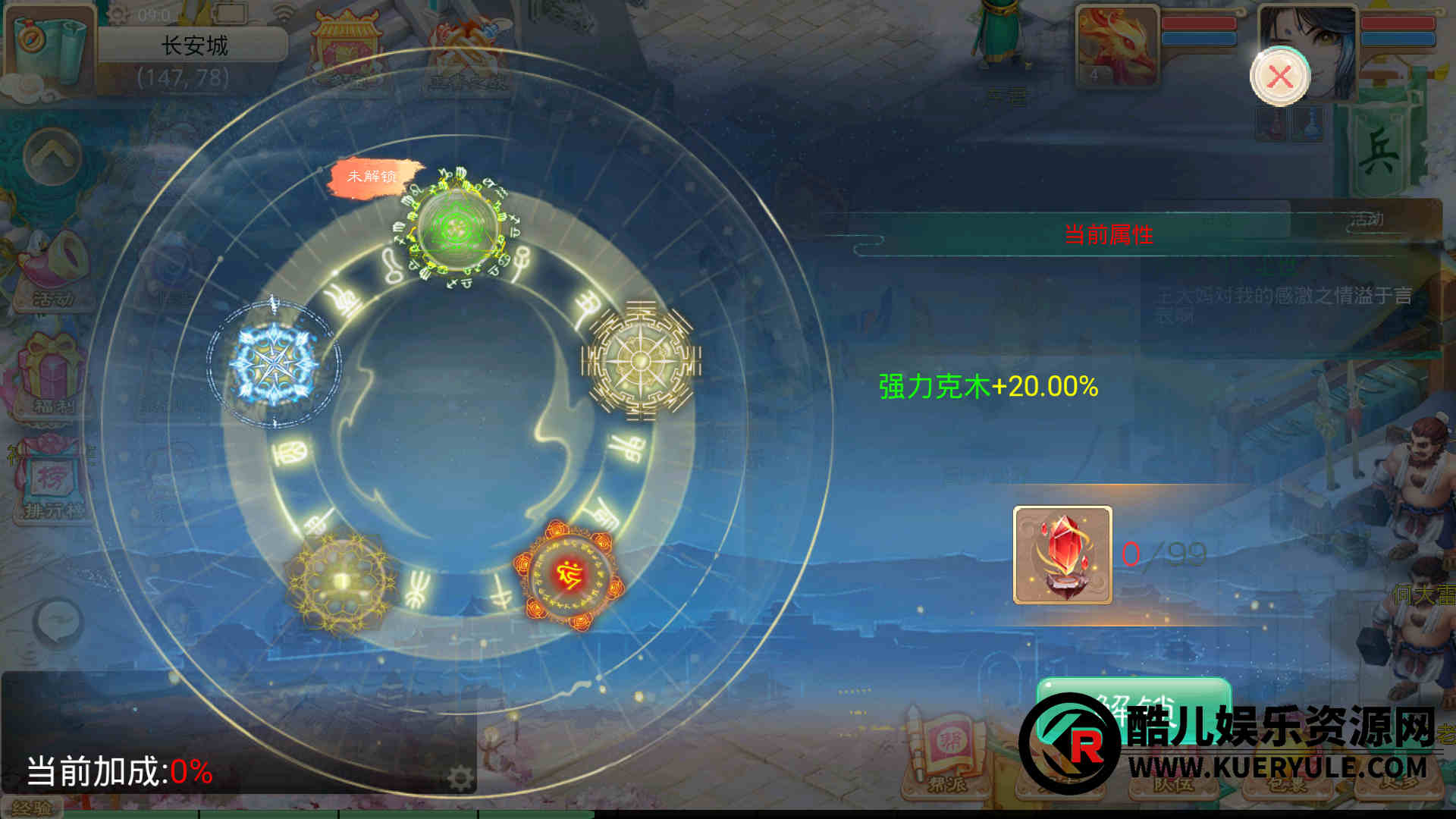The height and width of the screenshot is (819, 1456).
Task: Select the red fire element orb
Action: pyautogui.click(x=568, y=575)
